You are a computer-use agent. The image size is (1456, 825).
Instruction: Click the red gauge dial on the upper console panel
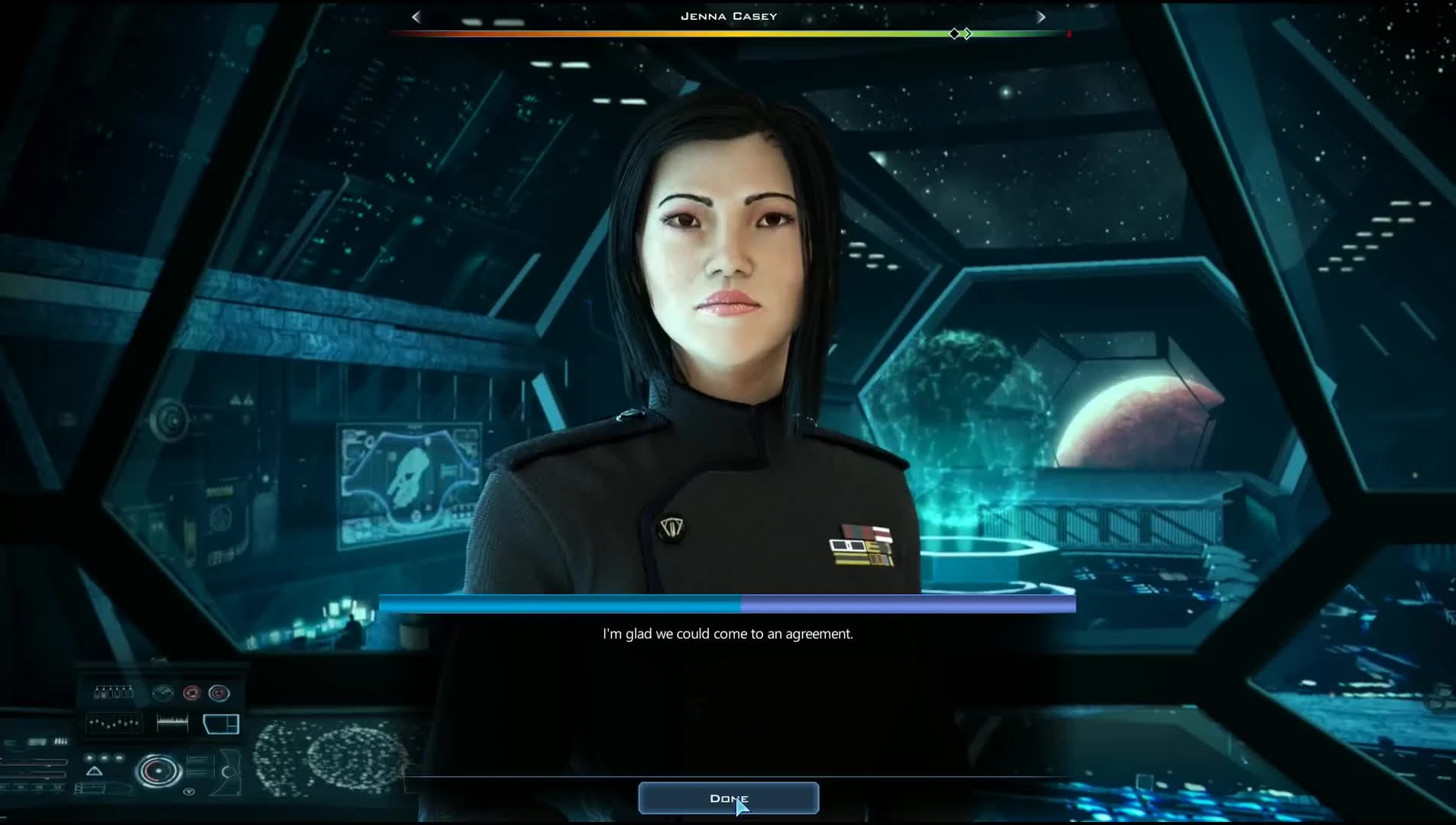click(x=193, y=694)
